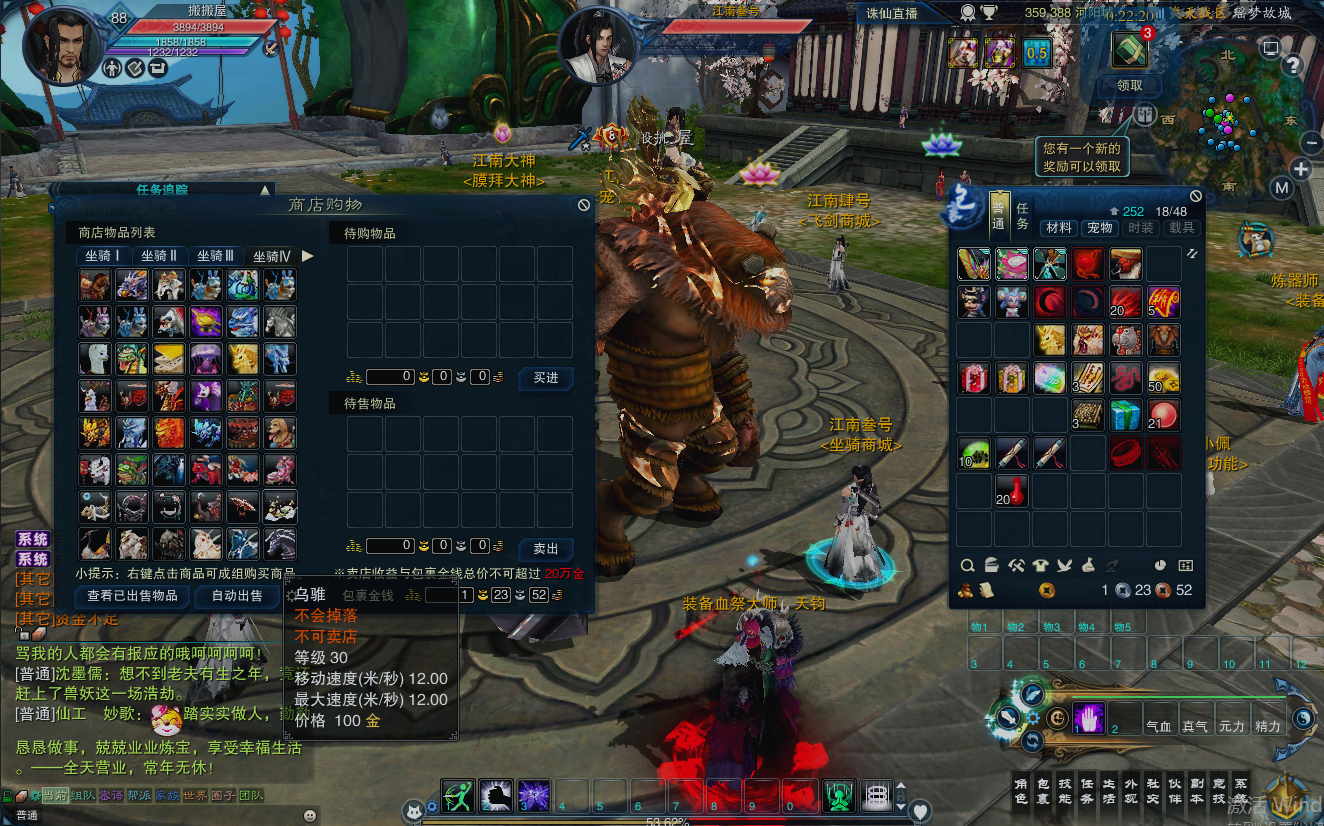
Task: Open the reward chest icon with the red 3 badge
Action: [1128, 47]
